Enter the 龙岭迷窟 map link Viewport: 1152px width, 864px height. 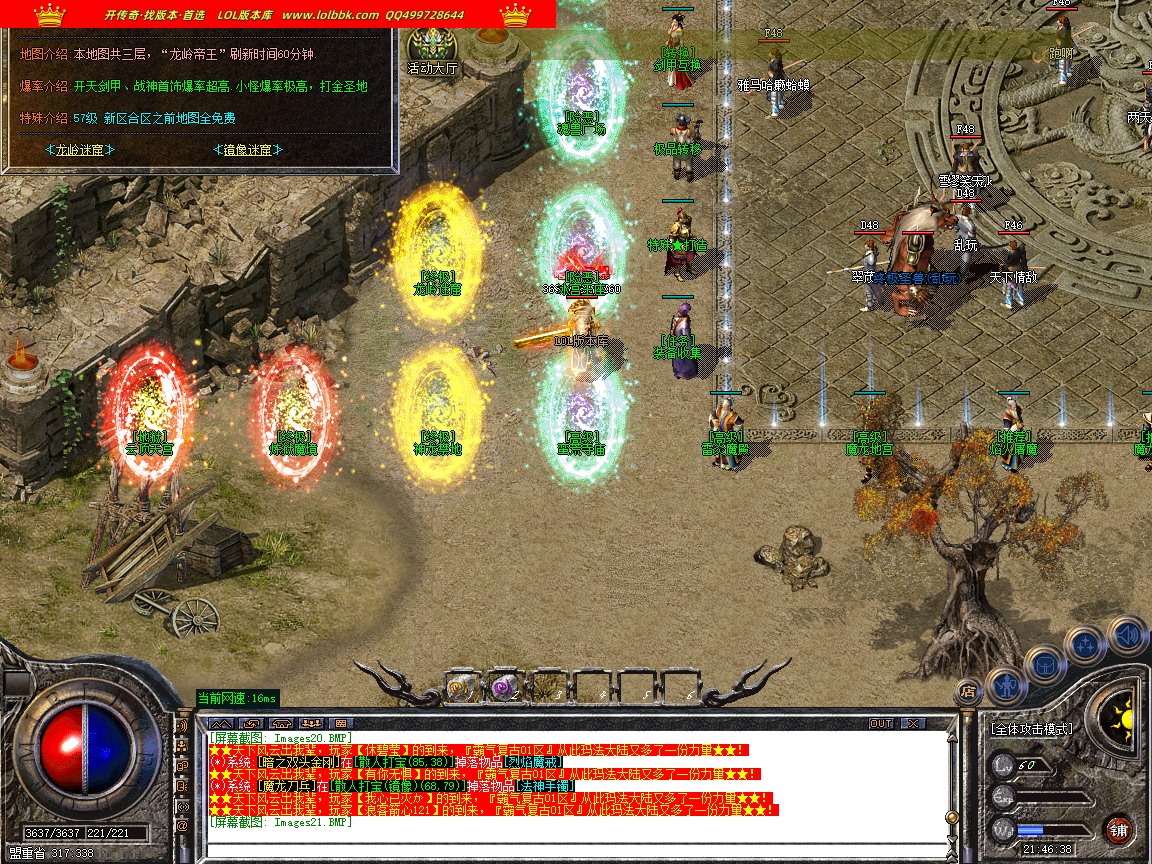[79, 150]
